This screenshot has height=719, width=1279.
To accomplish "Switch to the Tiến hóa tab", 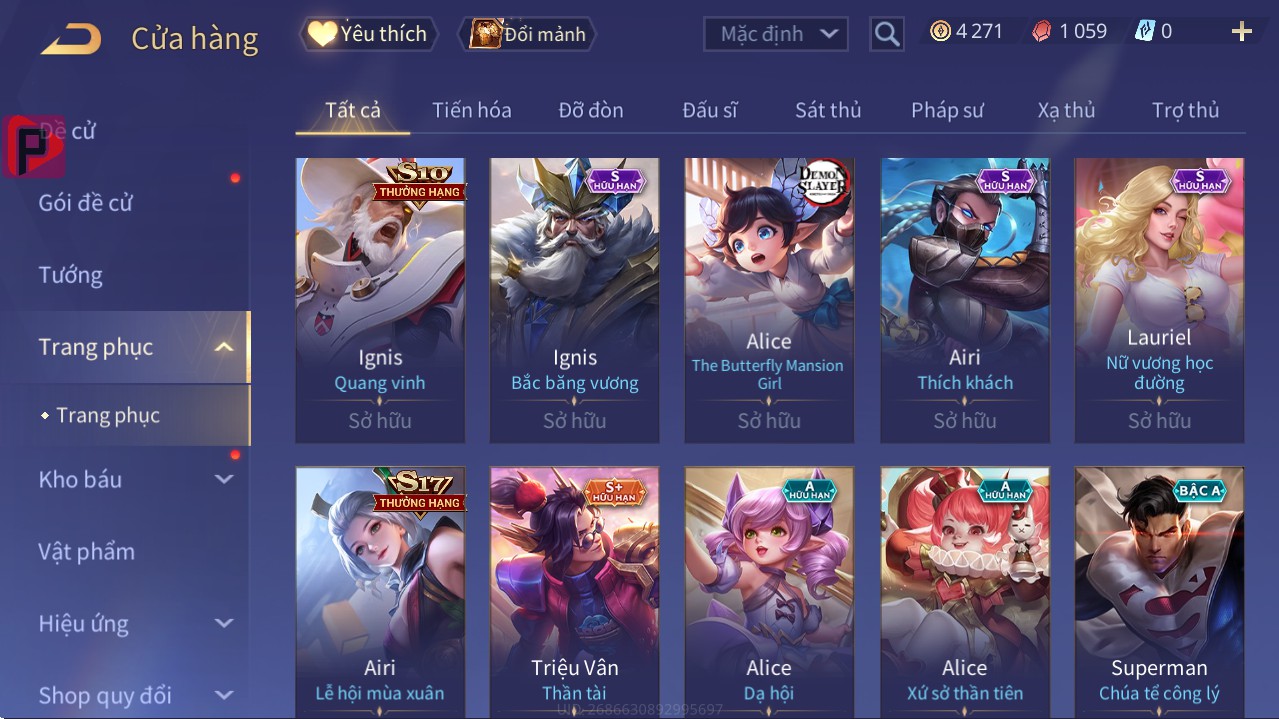I will click(471, 110).
